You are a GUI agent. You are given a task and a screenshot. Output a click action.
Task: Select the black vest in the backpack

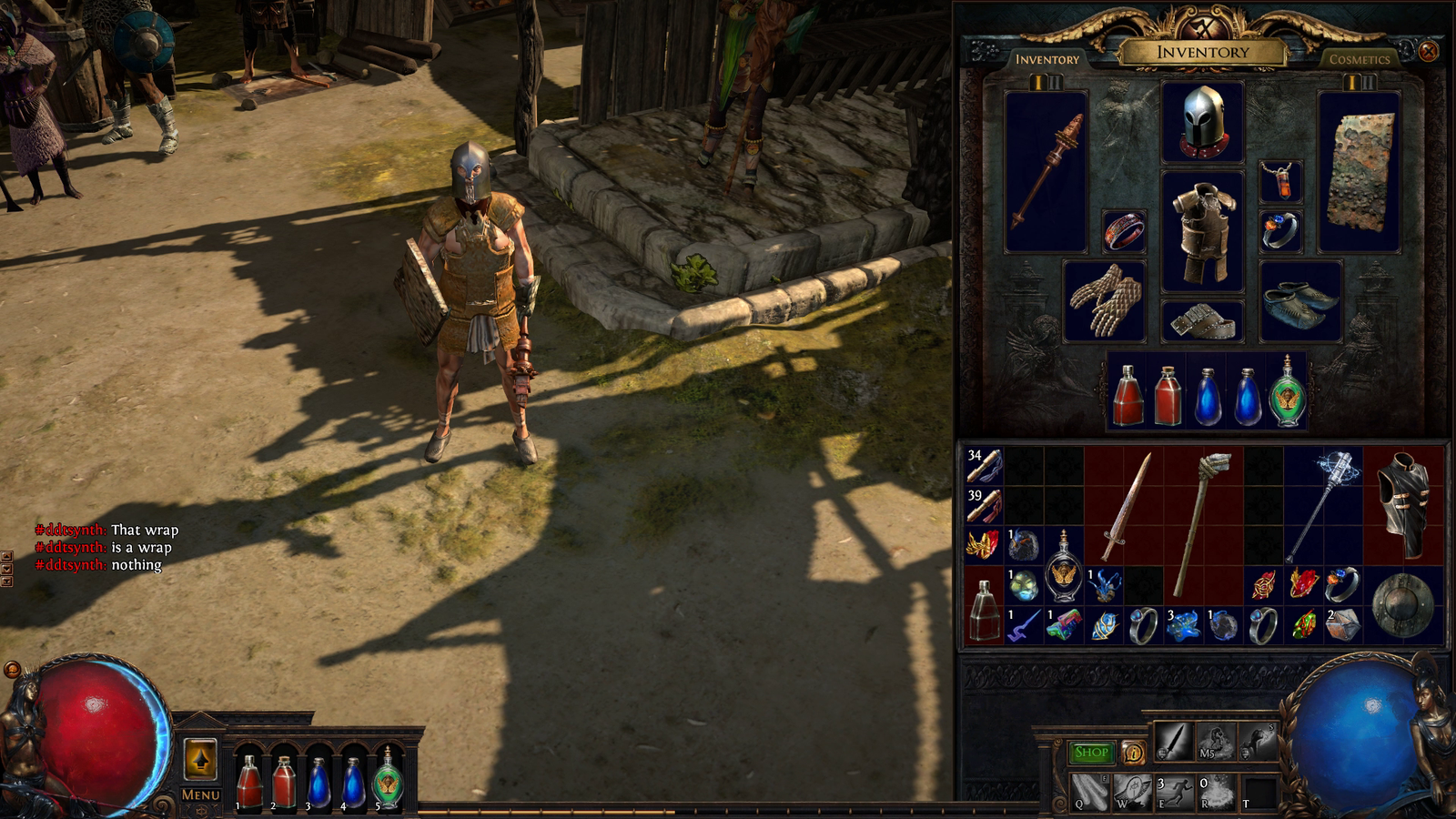tap(1403, 505)
